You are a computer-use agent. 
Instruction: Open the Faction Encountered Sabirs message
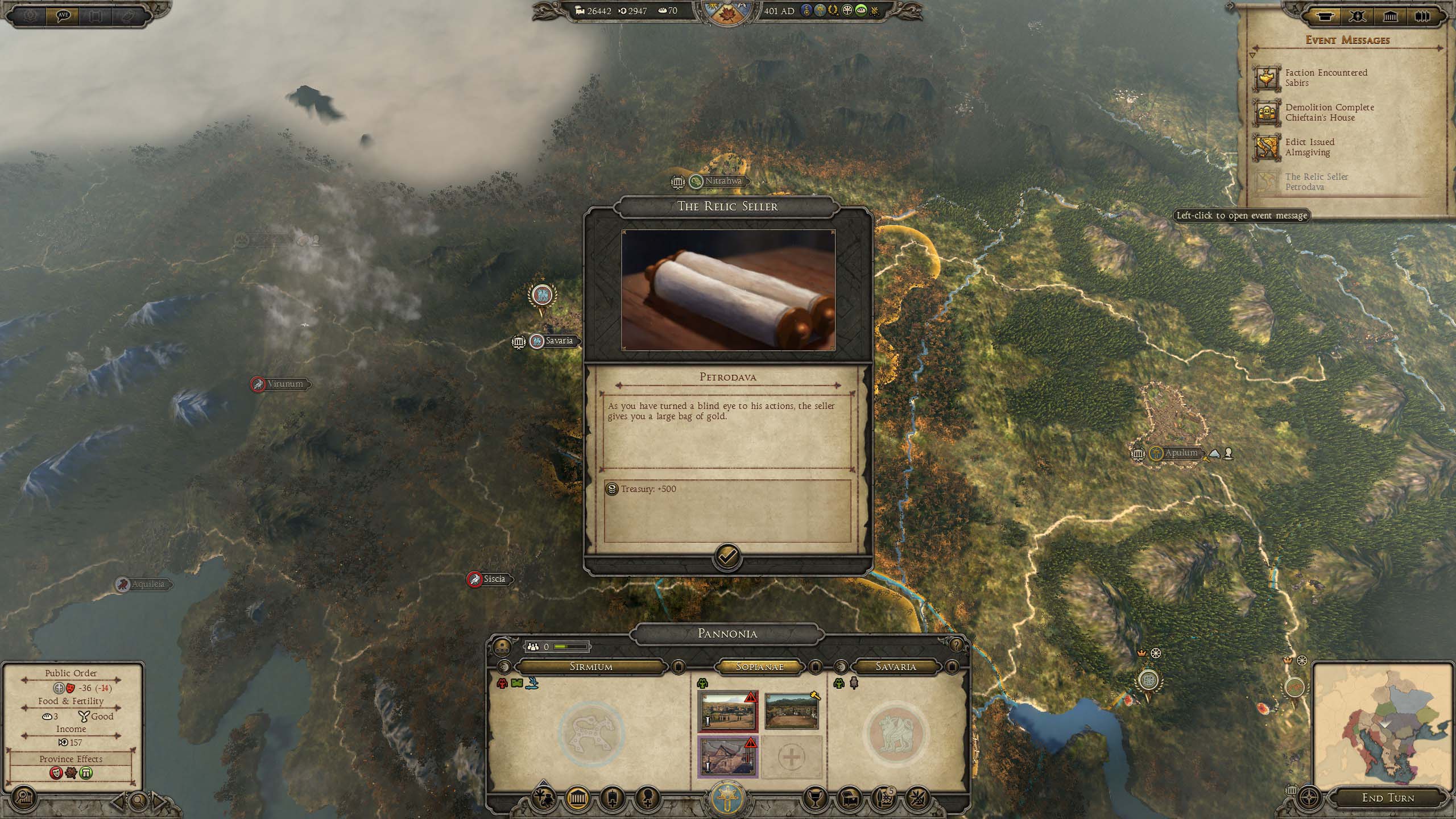click(1325, 78)
